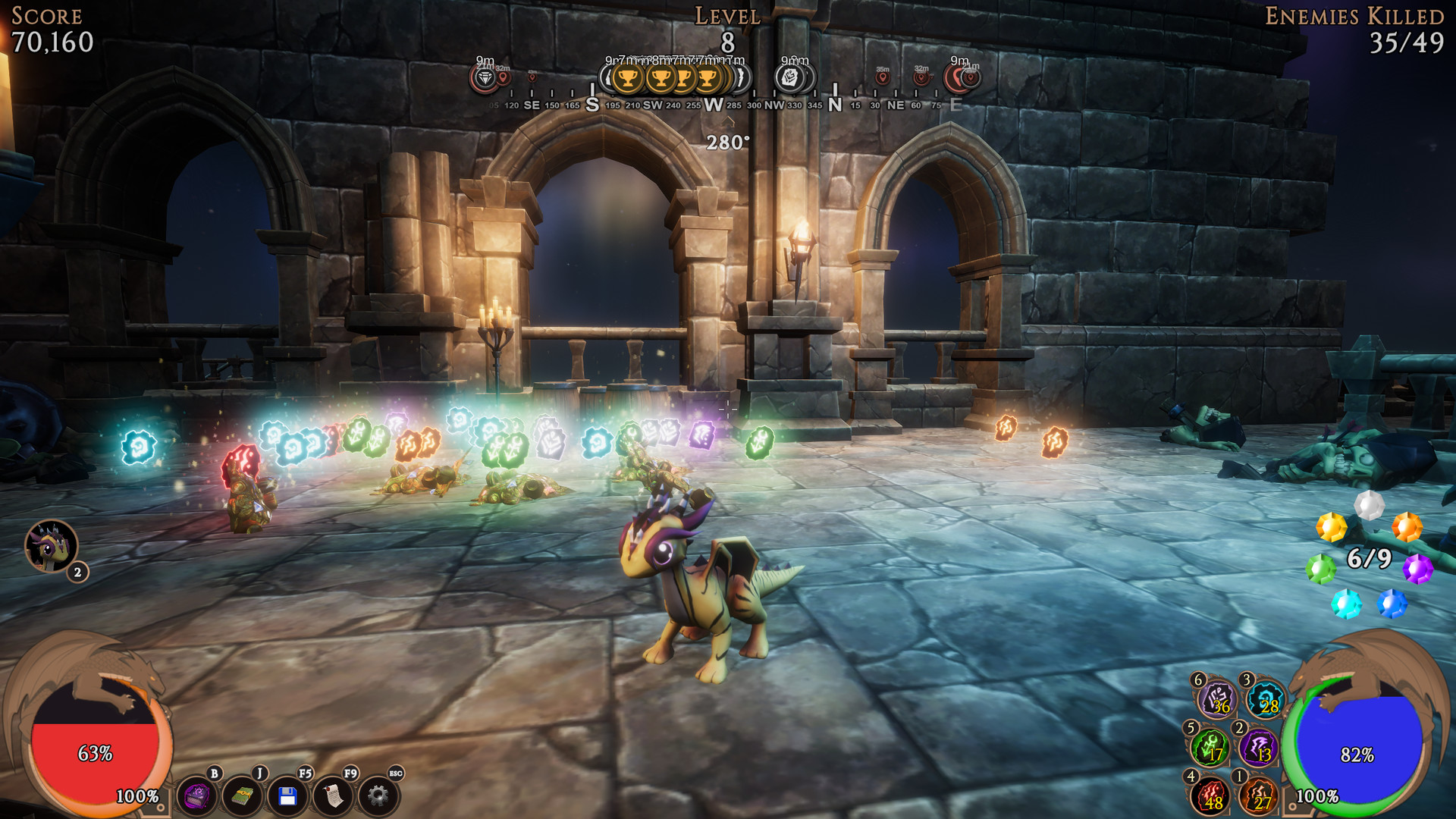Activate the lavender rune ability showing 36

(x=1217, y=698)
